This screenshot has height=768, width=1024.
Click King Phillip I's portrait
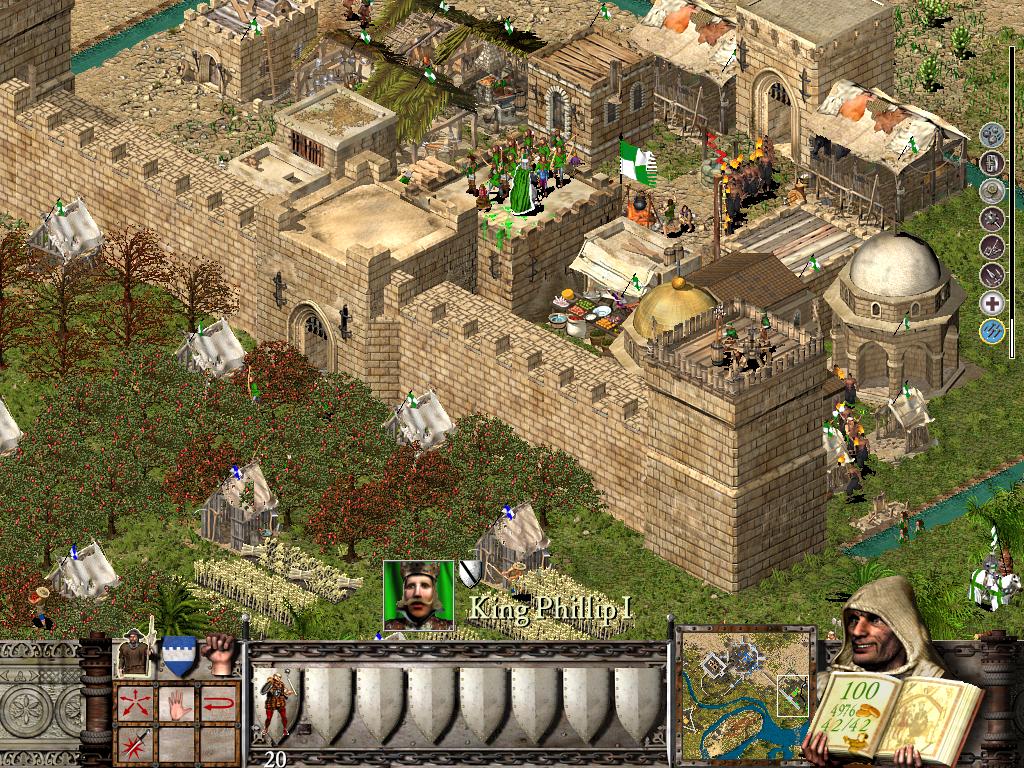coord(418,595)
